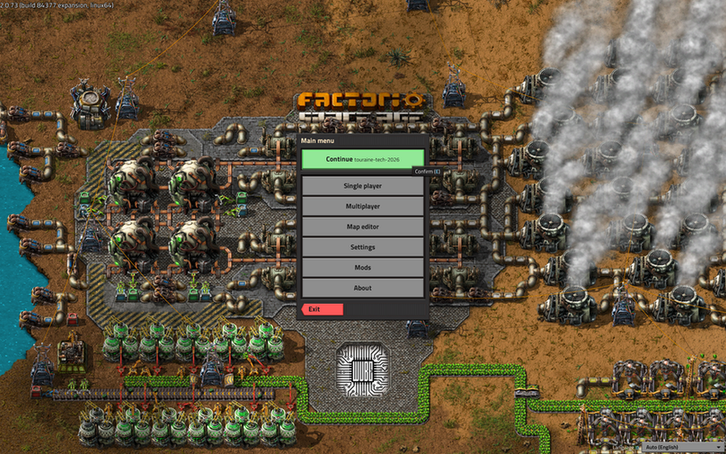Exit the game with the red button
Image resolution: width=726 pixels, height=454 pixels.
323,310
